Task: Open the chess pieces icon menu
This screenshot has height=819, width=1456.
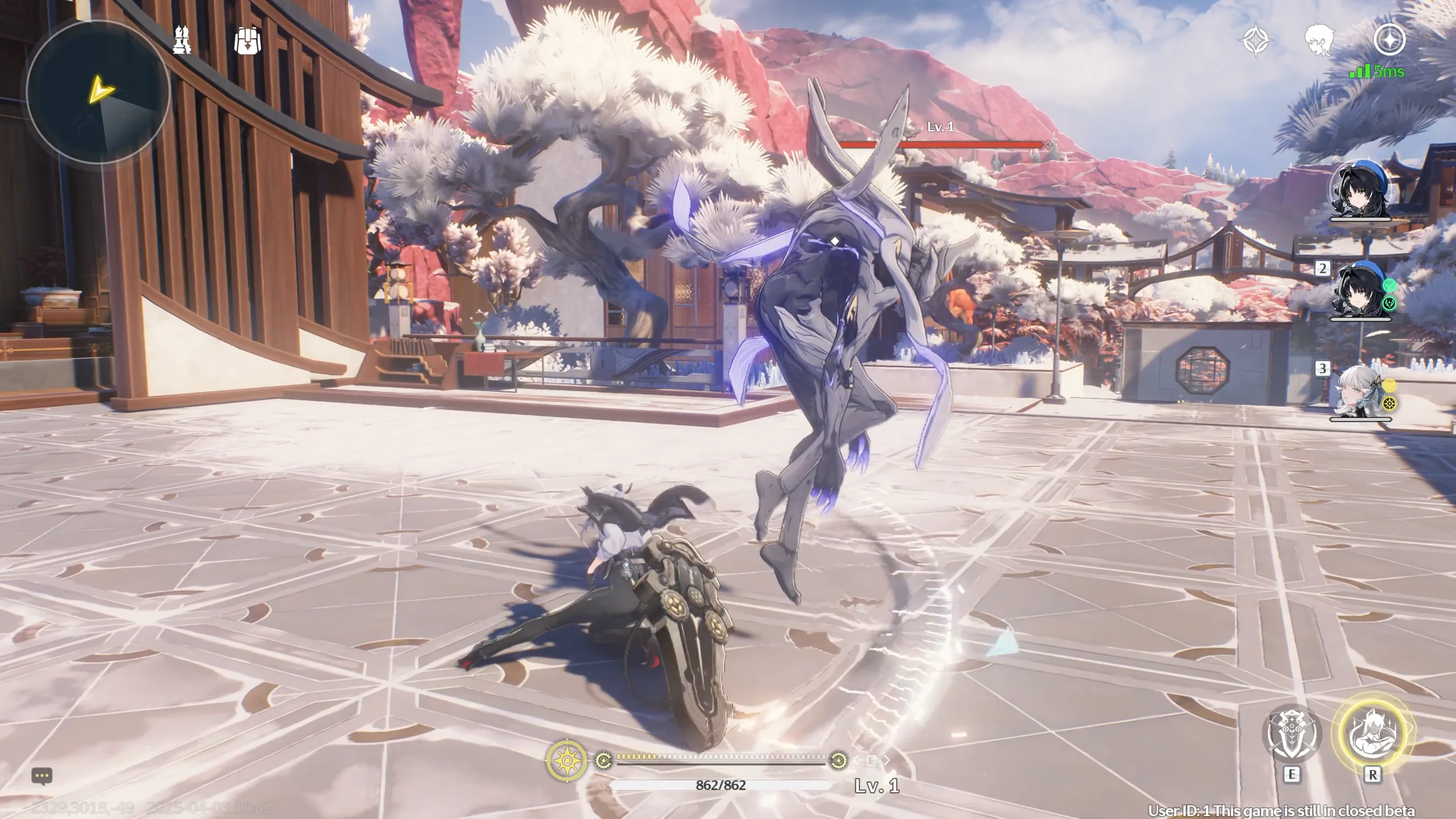Action: click(x=182, y=40)
